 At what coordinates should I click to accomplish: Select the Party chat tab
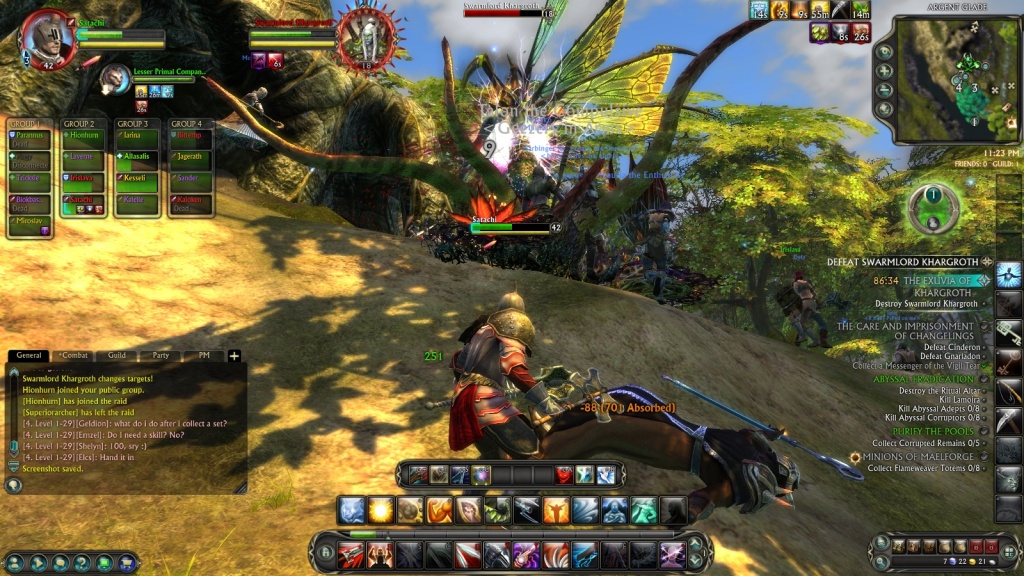(x=160, y=355)
